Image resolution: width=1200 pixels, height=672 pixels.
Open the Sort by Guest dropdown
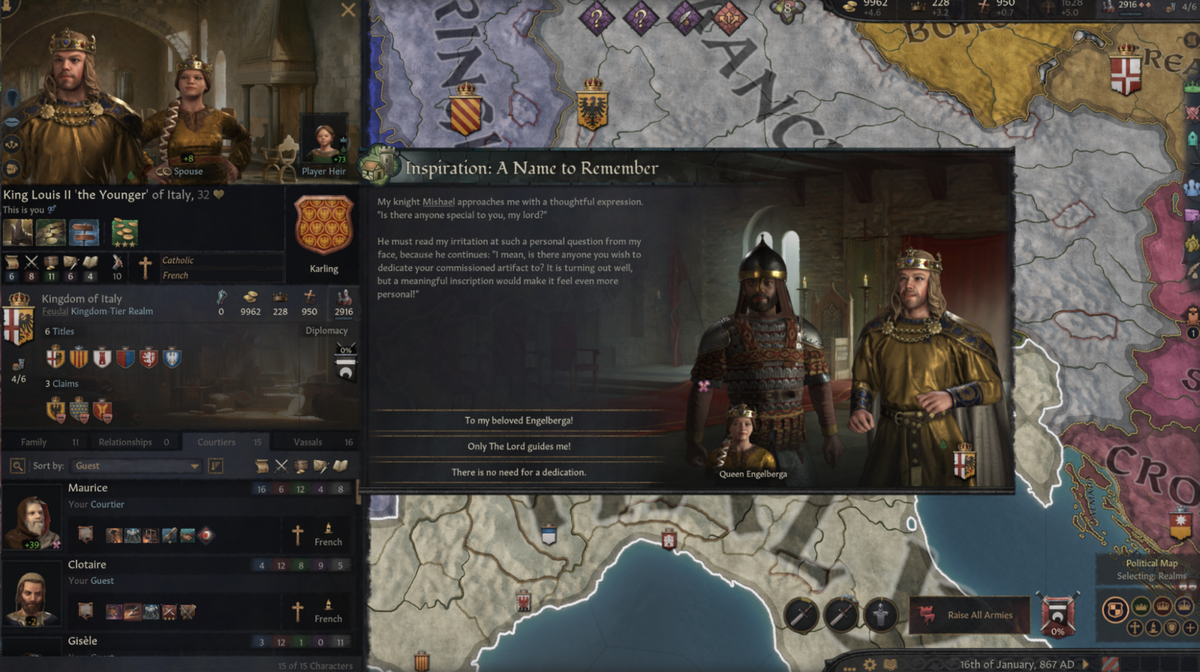coord(137,466)
